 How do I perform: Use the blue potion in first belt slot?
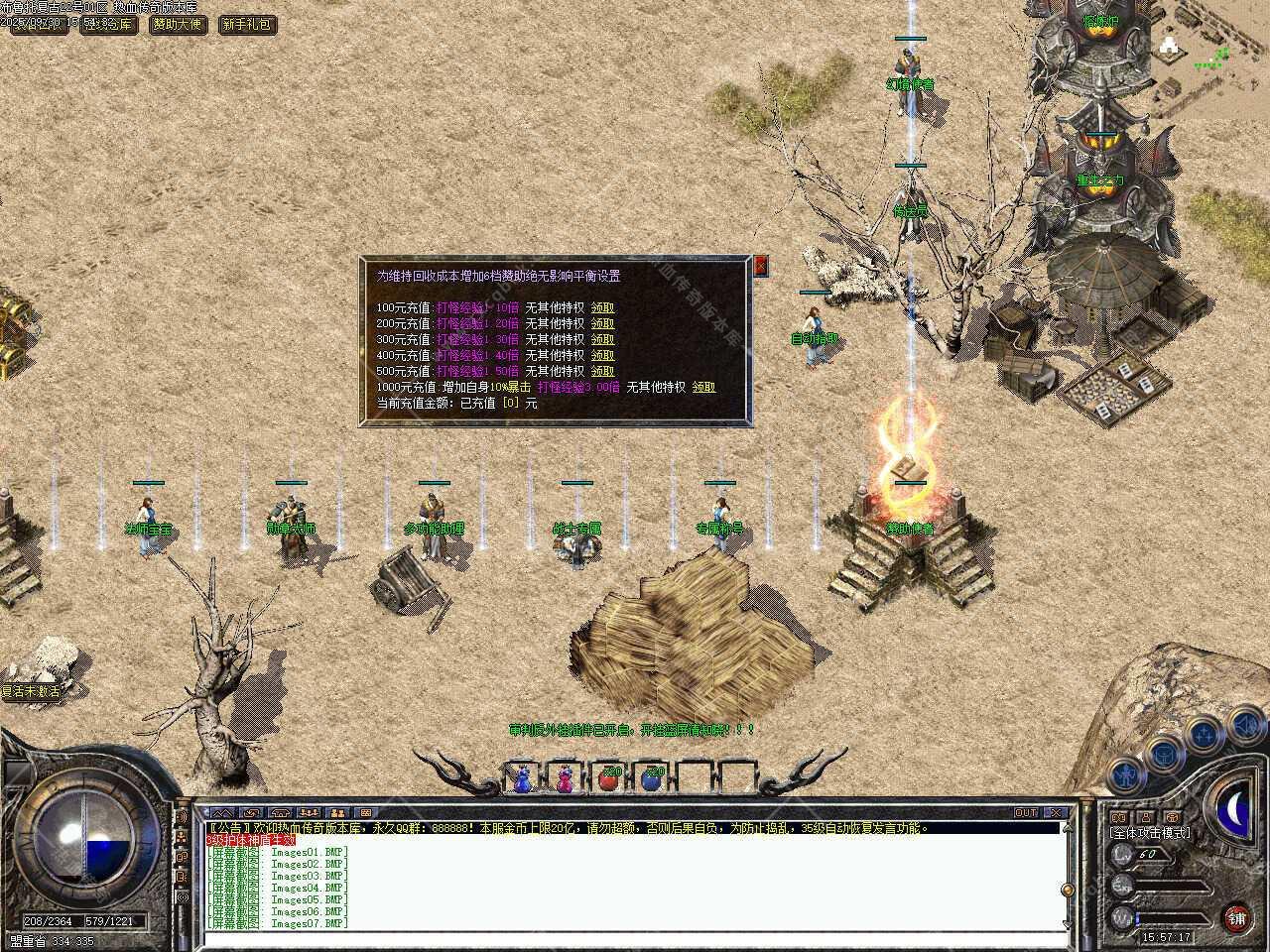(523, 779)
